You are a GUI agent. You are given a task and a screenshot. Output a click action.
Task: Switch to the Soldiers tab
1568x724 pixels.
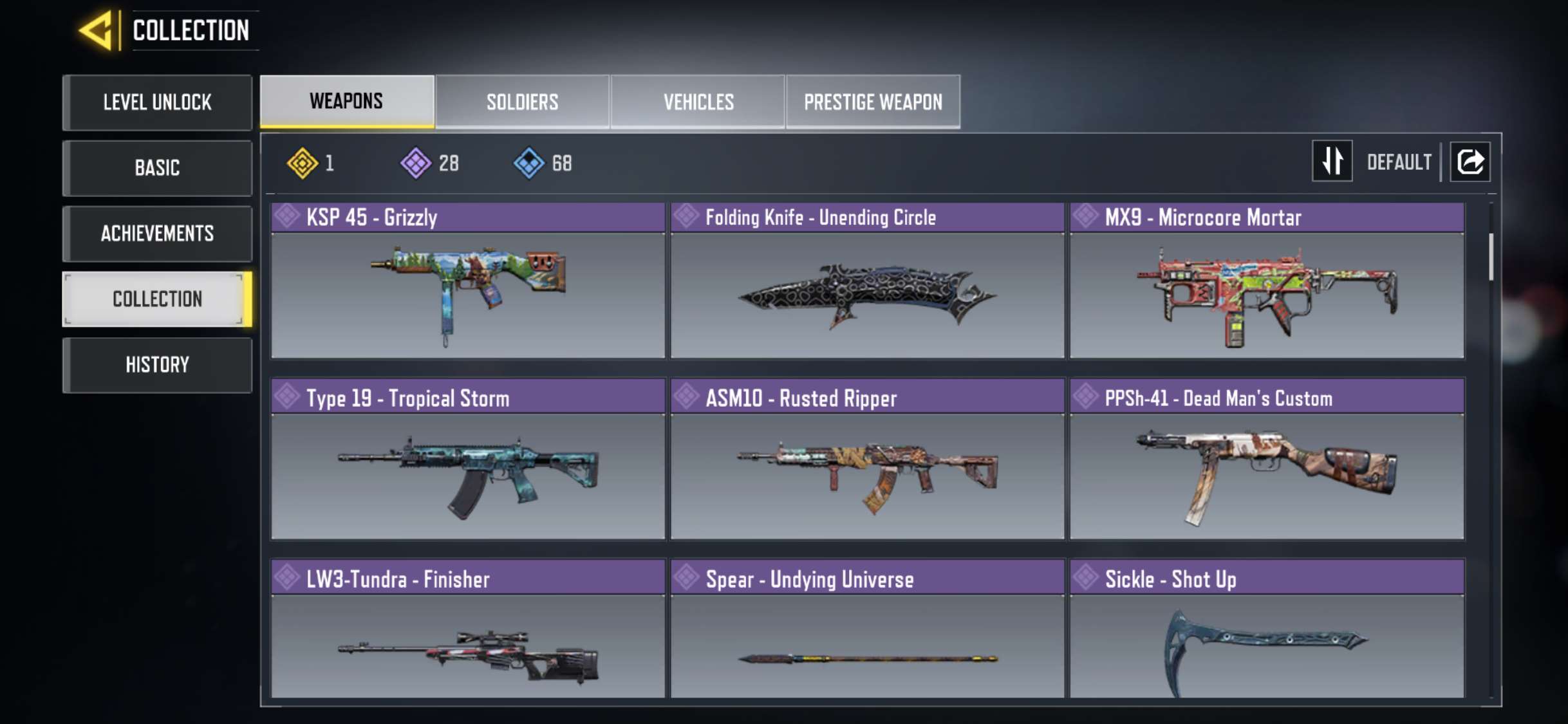point(522,101)
